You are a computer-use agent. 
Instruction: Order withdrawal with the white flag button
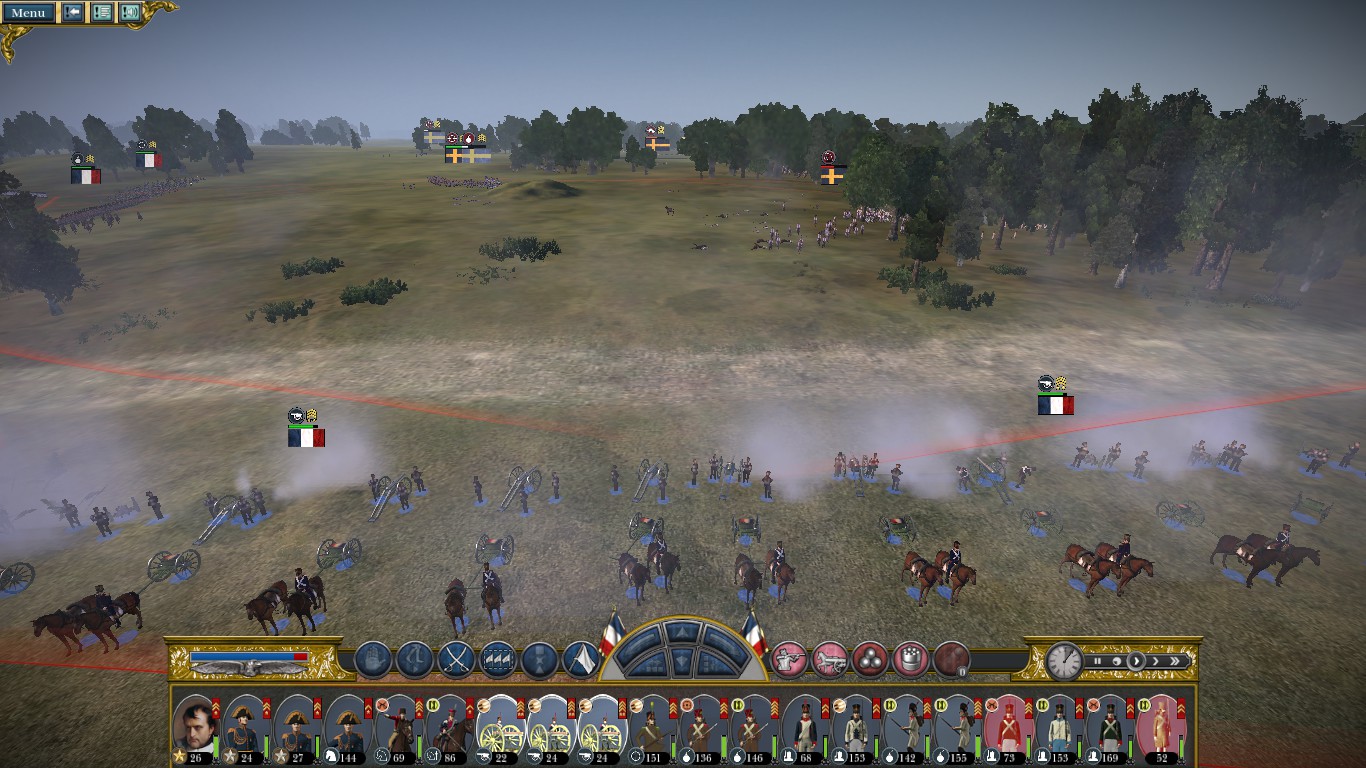coord(581,659)
